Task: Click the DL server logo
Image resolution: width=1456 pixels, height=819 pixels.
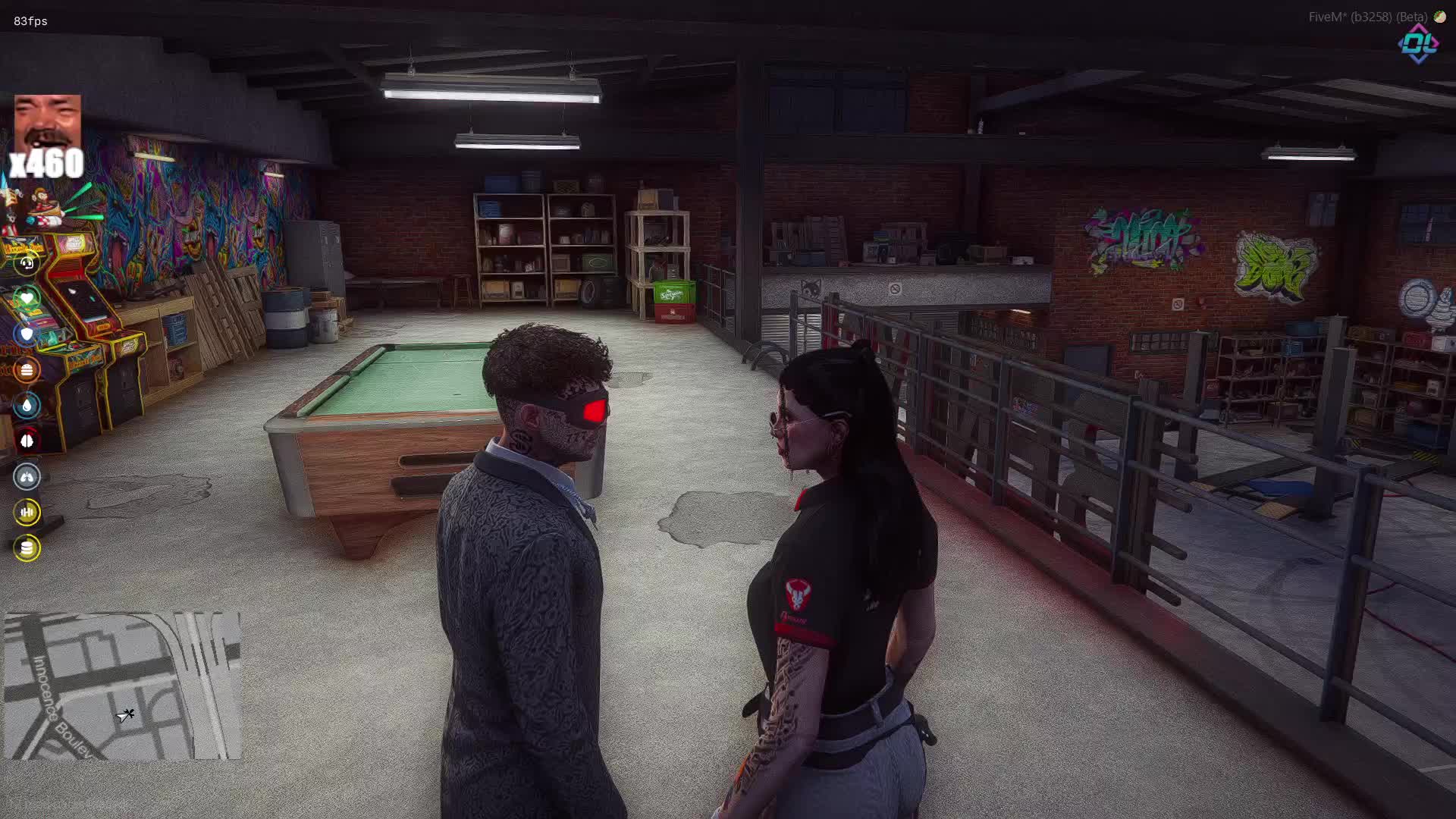Action: click(x=1419, y=45)
